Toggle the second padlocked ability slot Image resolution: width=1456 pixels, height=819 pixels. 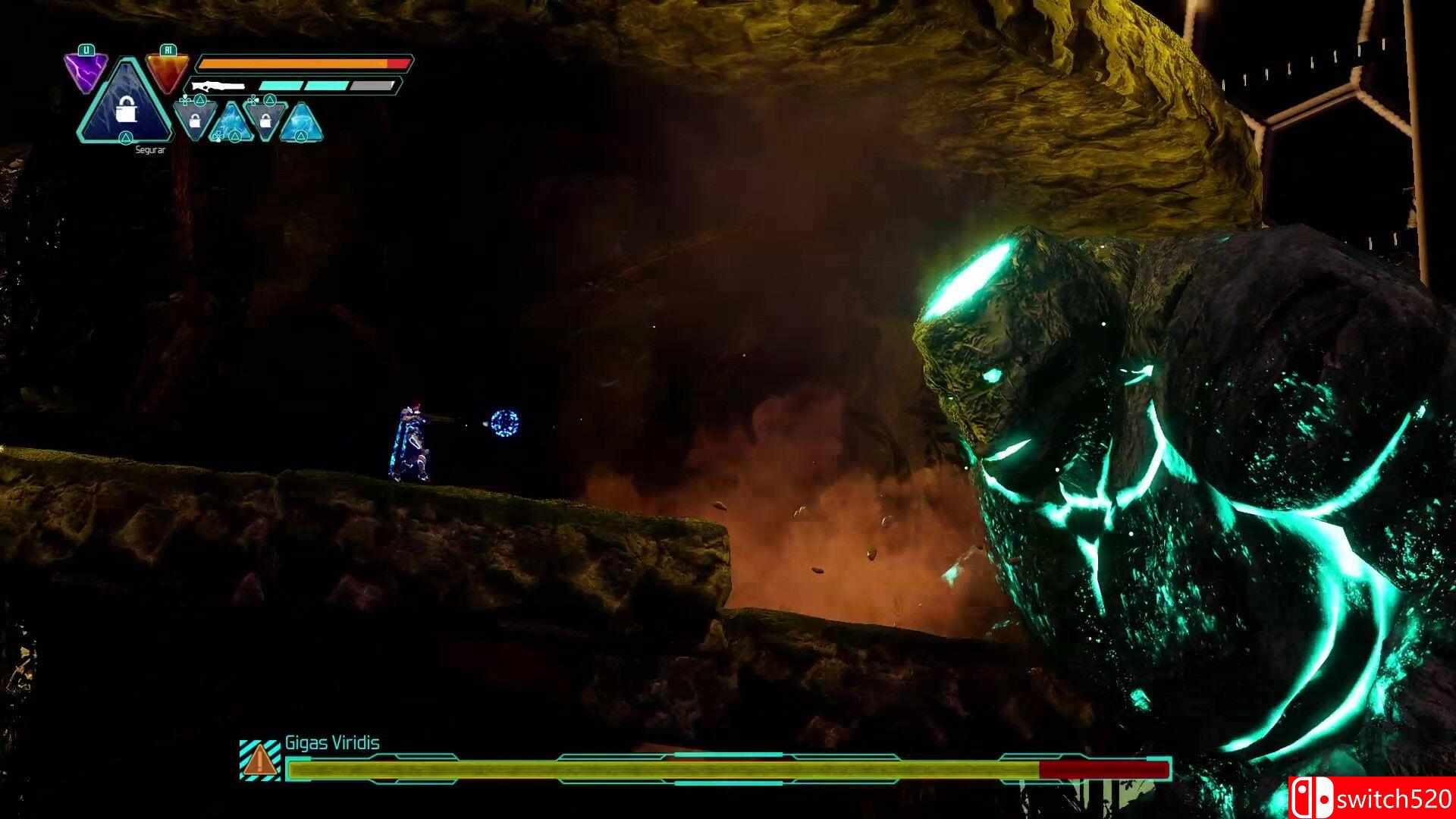click(265, 123)
